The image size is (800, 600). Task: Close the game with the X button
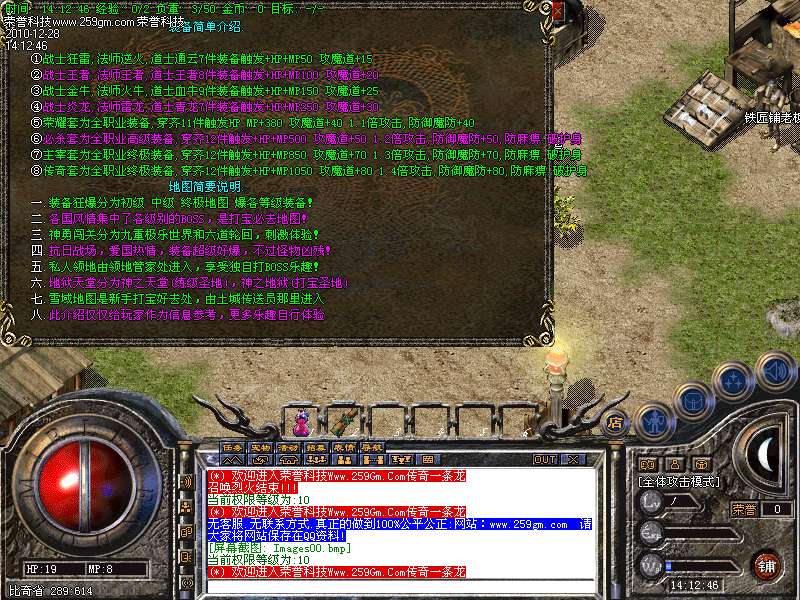pos(572,459)
